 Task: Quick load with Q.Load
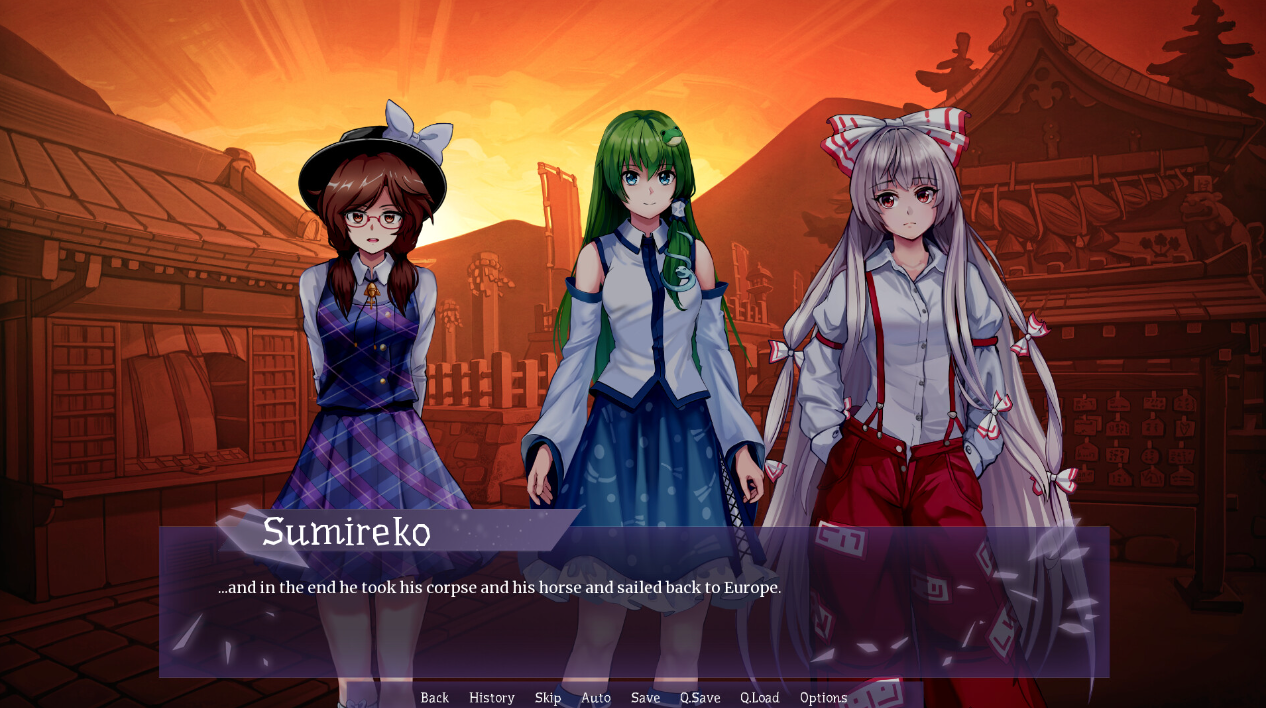click(x=760, y=697)
